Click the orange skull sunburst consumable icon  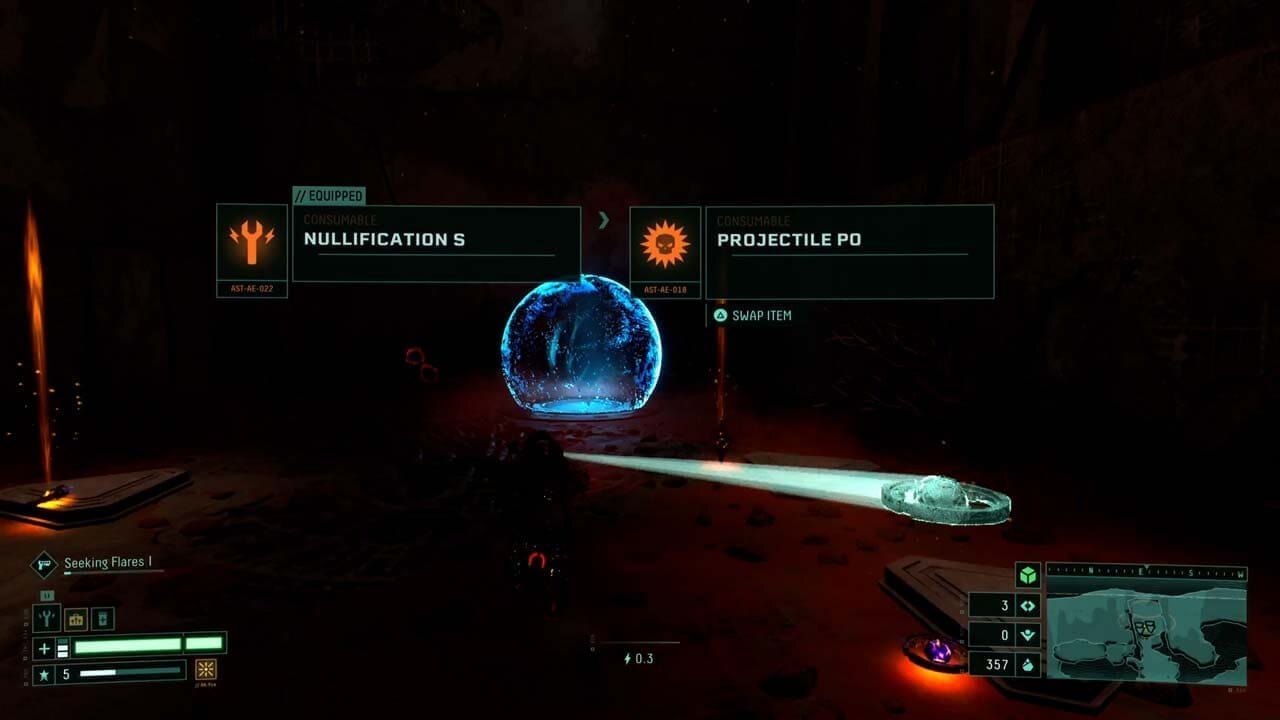pyautogui.click(x=665, y=245)
